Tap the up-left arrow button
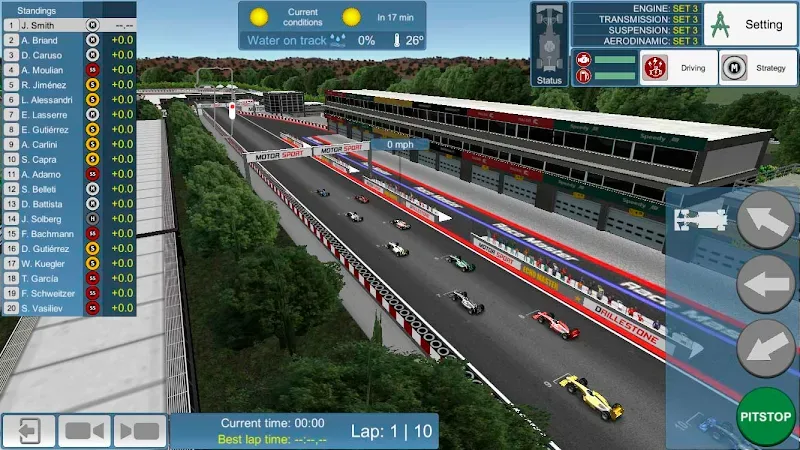The height and width of the screenshot is (450, 800). (766, 220)
